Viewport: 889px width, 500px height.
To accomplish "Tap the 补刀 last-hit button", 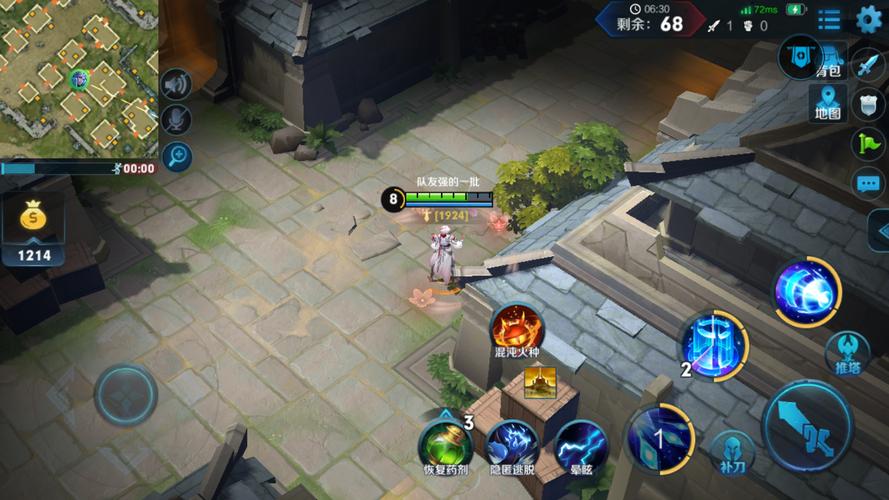I will tap(733, 449).
